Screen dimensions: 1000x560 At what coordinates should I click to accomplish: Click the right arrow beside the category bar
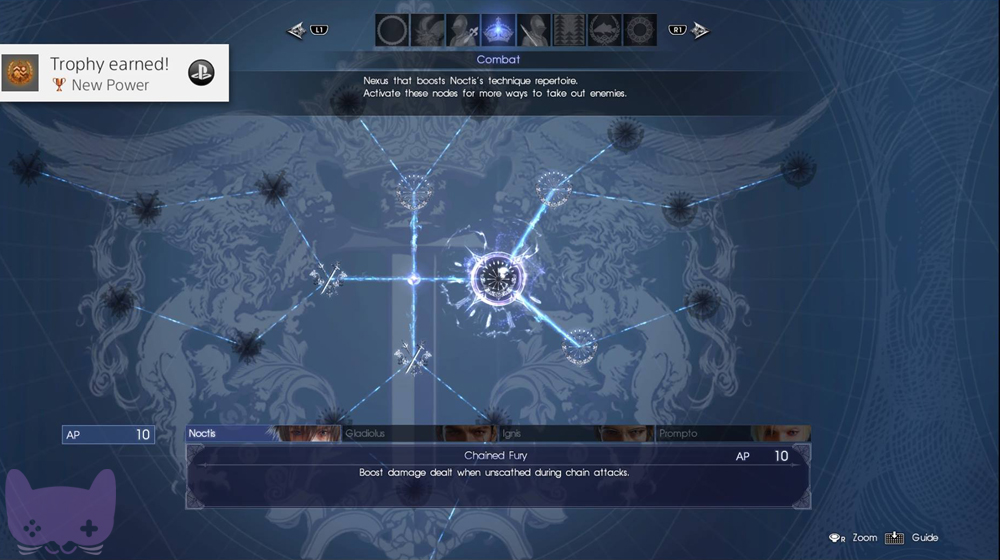click(x=699, y=30)
